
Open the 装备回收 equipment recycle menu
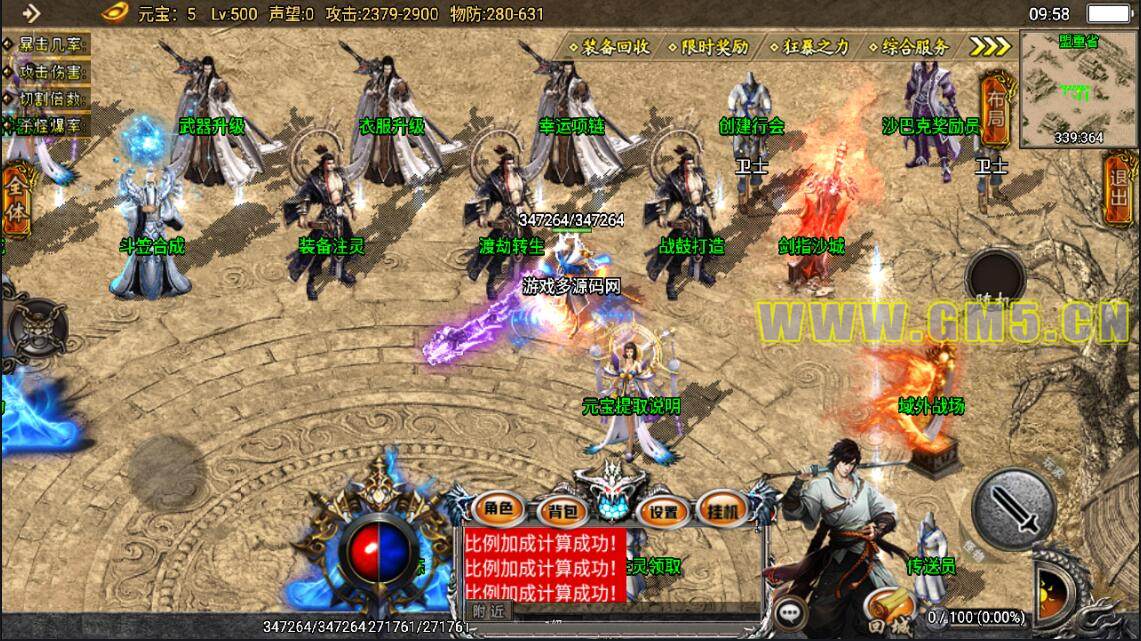609,47
